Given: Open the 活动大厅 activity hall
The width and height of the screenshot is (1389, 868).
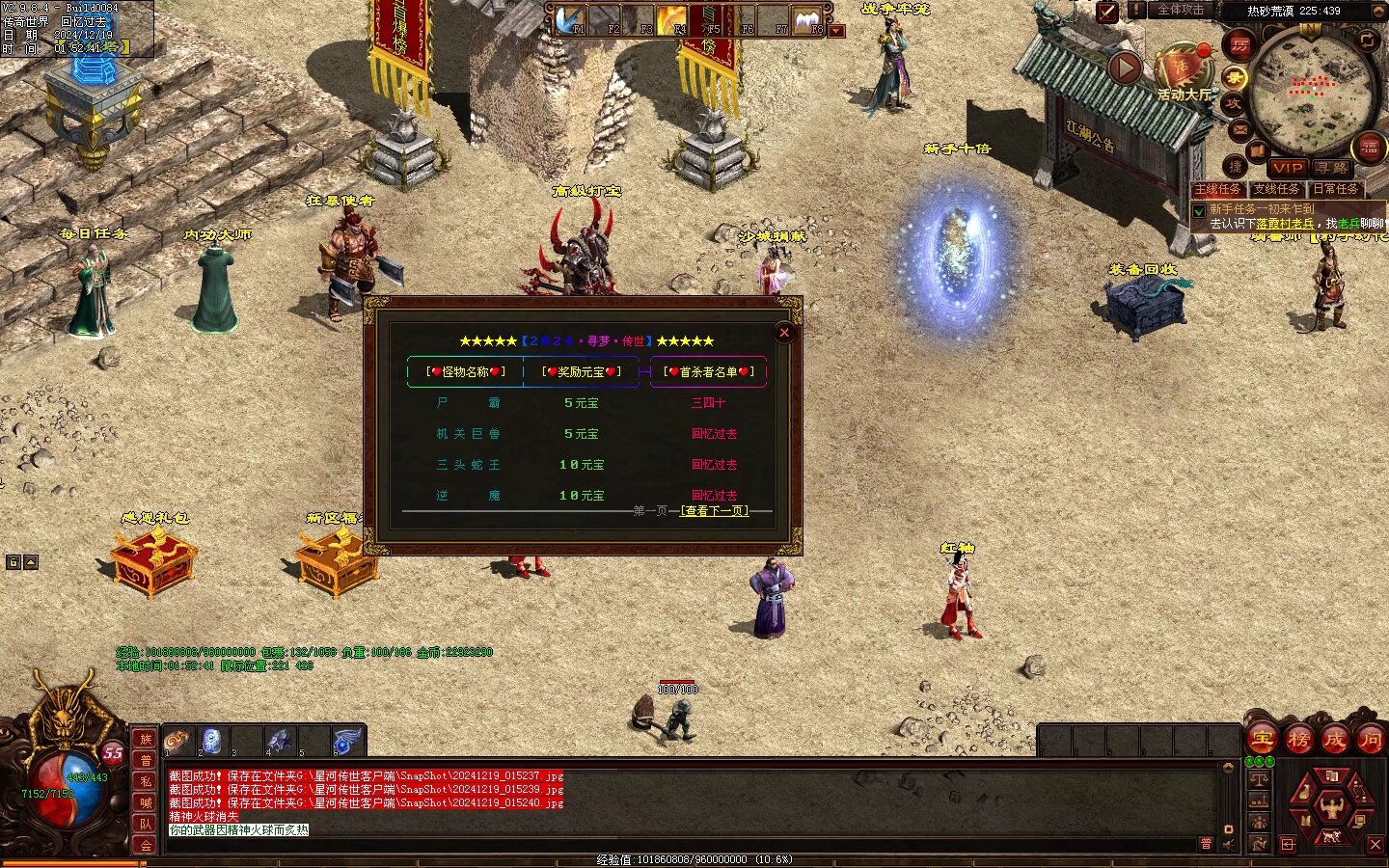Looking at the screenshot, I should 1184,69.
